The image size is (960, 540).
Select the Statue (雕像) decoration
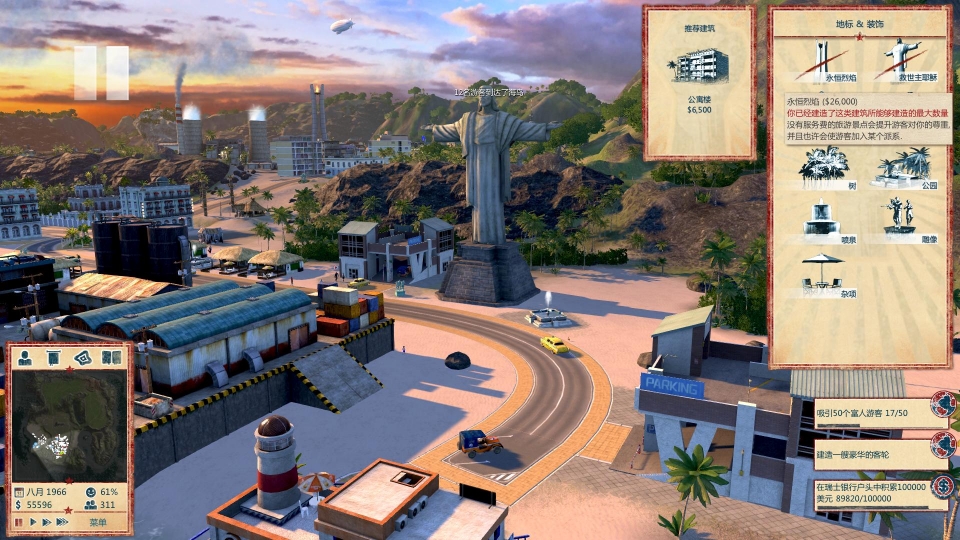(905, 218)
